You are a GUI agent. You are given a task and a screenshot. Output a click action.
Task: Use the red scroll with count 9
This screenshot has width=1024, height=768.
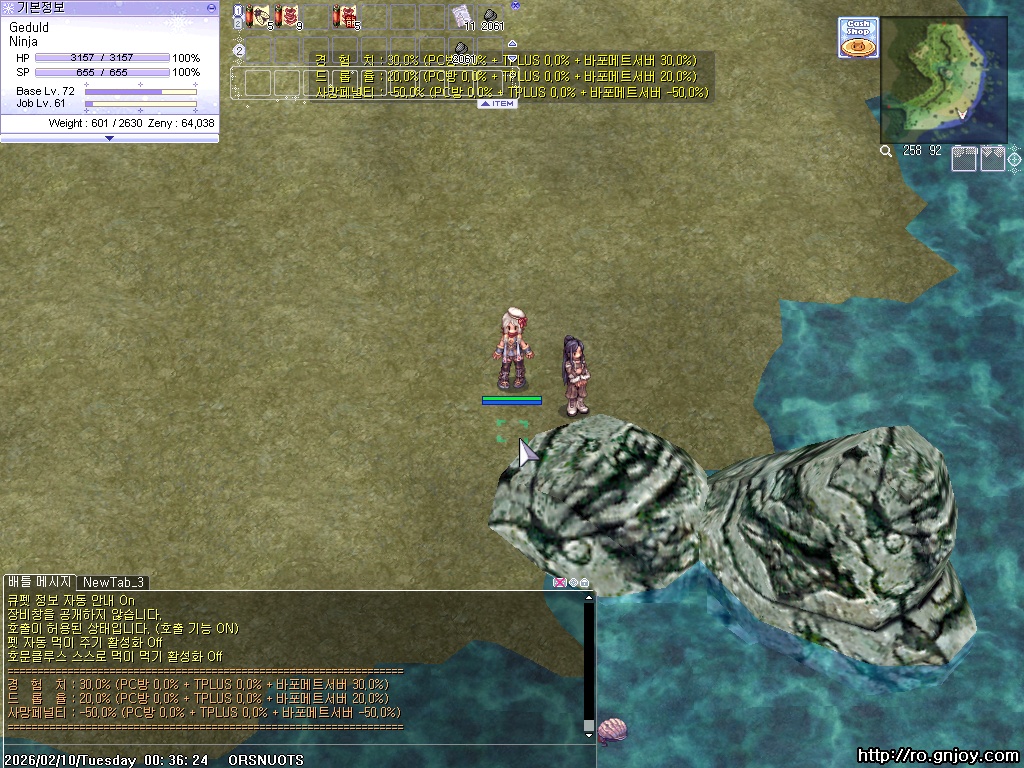click(288, 16)
